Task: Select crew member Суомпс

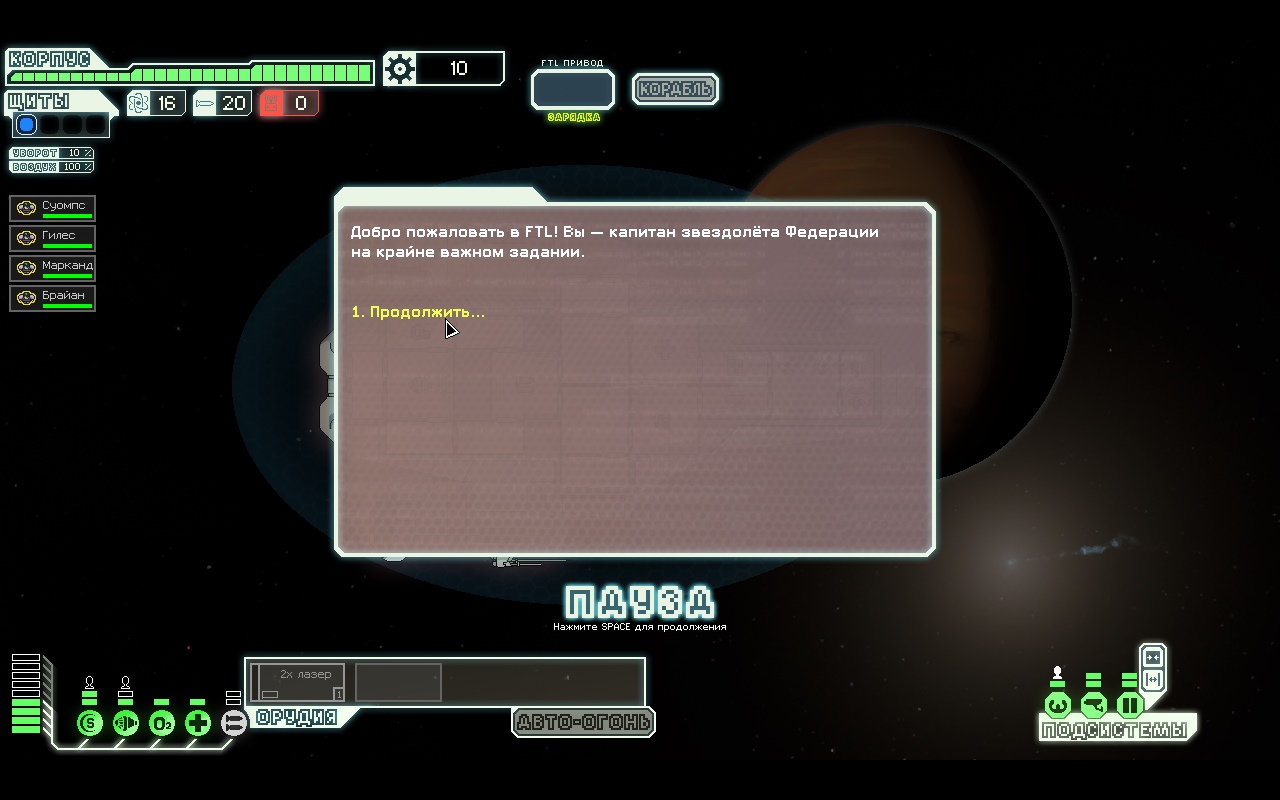Action: pyautogui.click(x=53, y=208)
